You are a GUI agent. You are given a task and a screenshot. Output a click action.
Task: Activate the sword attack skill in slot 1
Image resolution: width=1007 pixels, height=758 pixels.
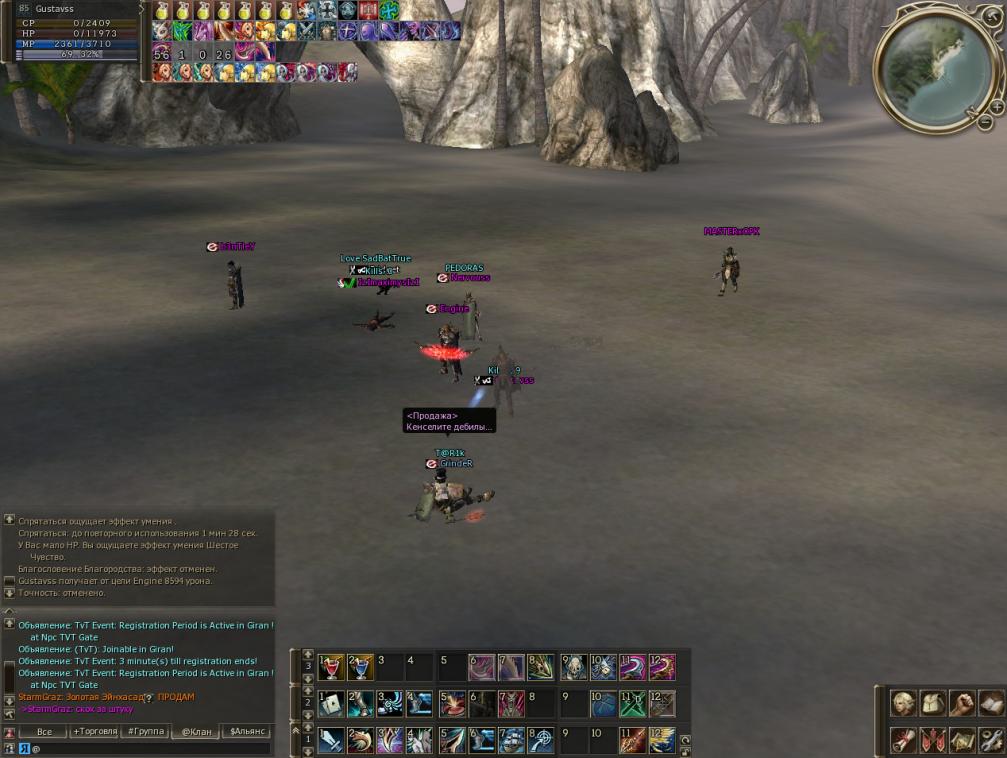pos(332,740)
